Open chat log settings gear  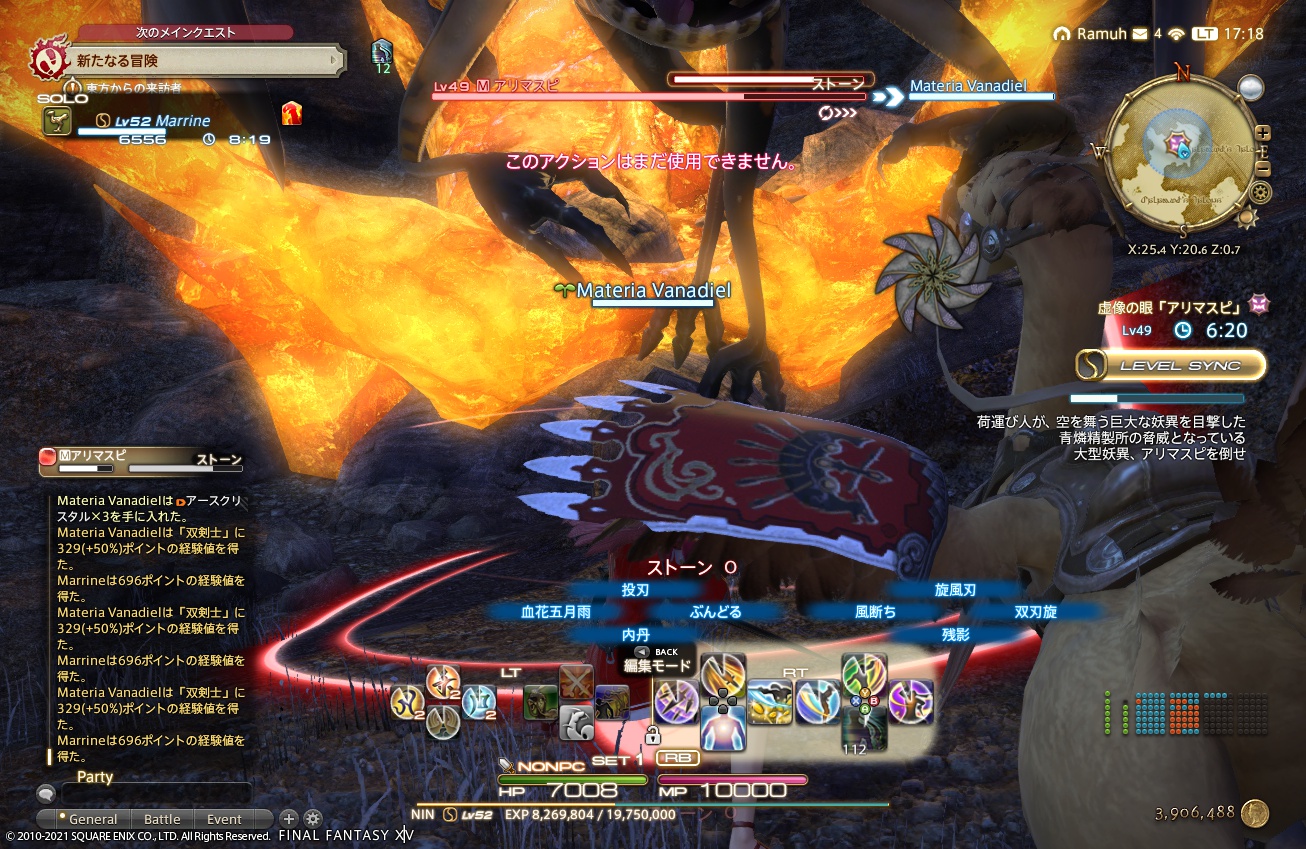[x=313, y=818]
